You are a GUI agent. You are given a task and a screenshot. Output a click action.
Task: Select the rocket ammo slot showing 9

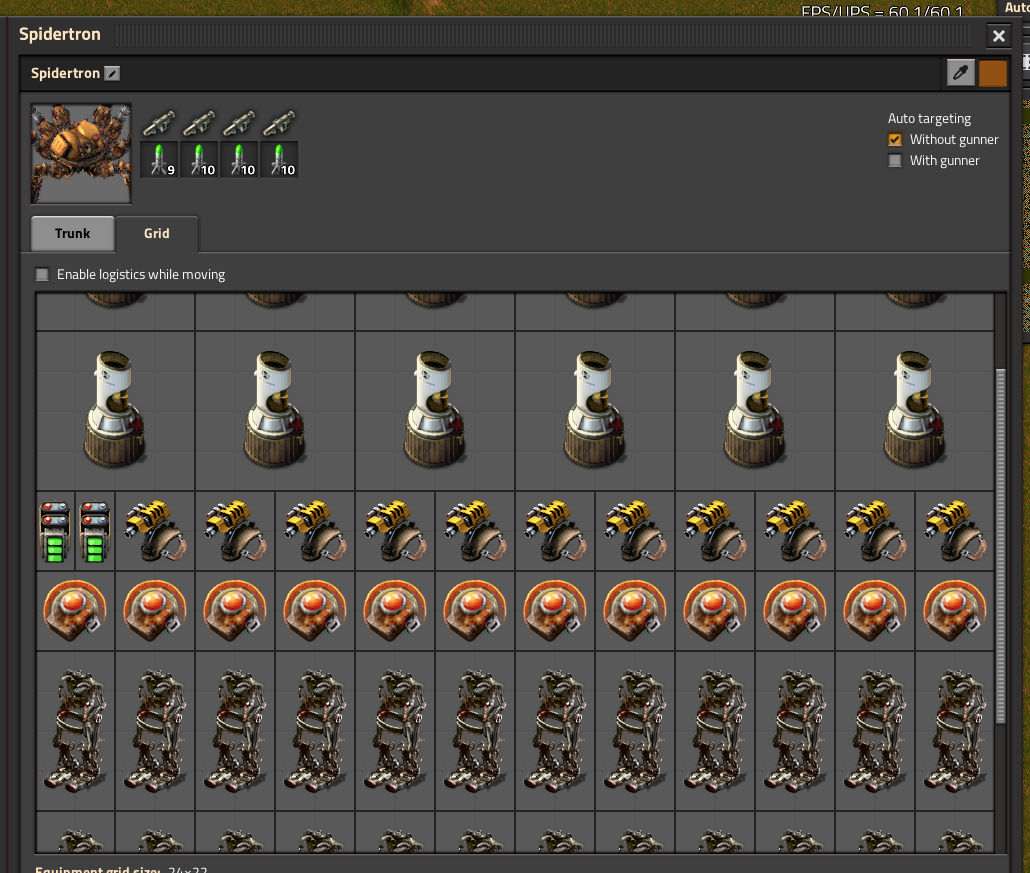tap(159, 160)
